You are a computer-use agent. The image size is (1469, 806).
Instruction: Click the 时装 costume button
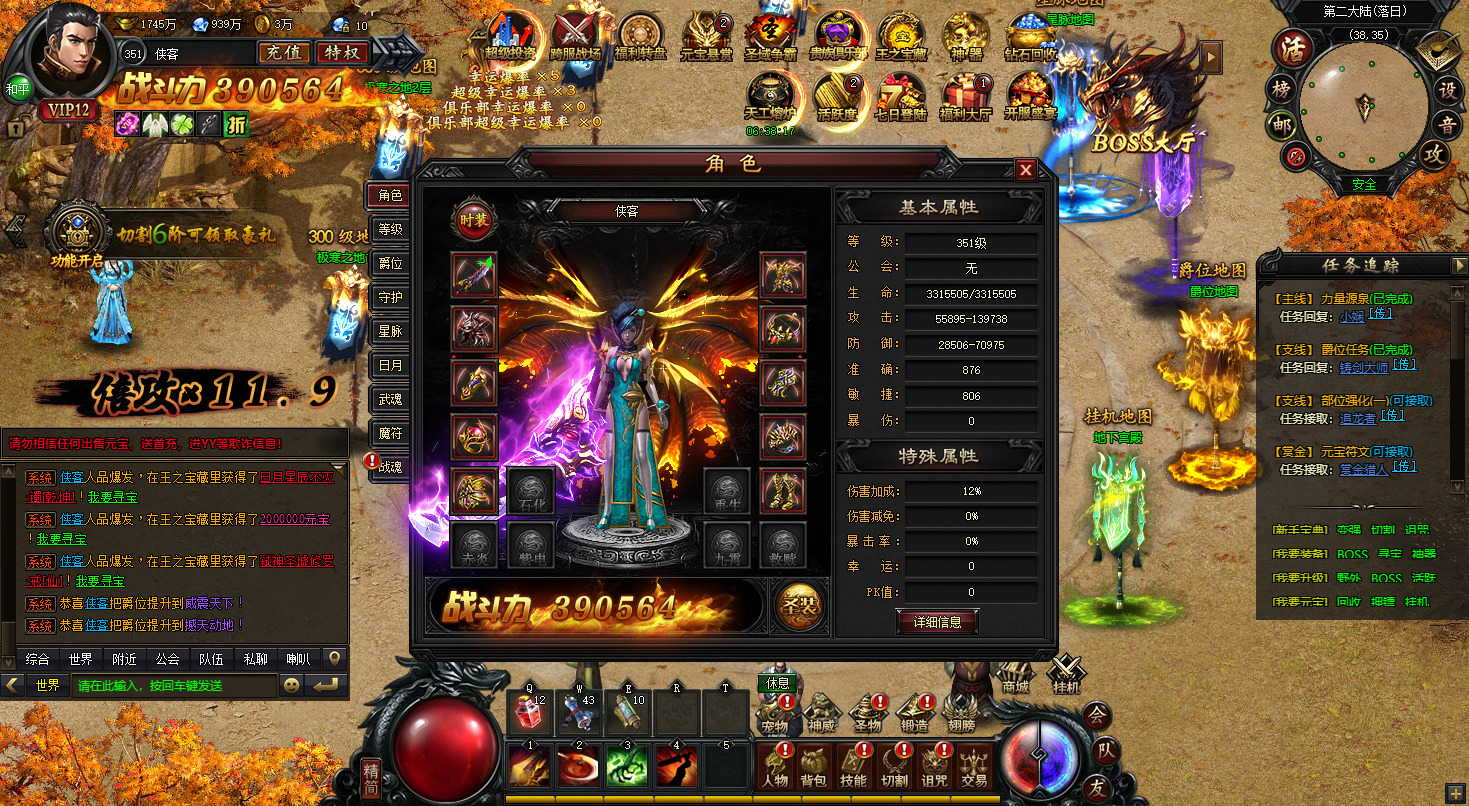[474, 220]
